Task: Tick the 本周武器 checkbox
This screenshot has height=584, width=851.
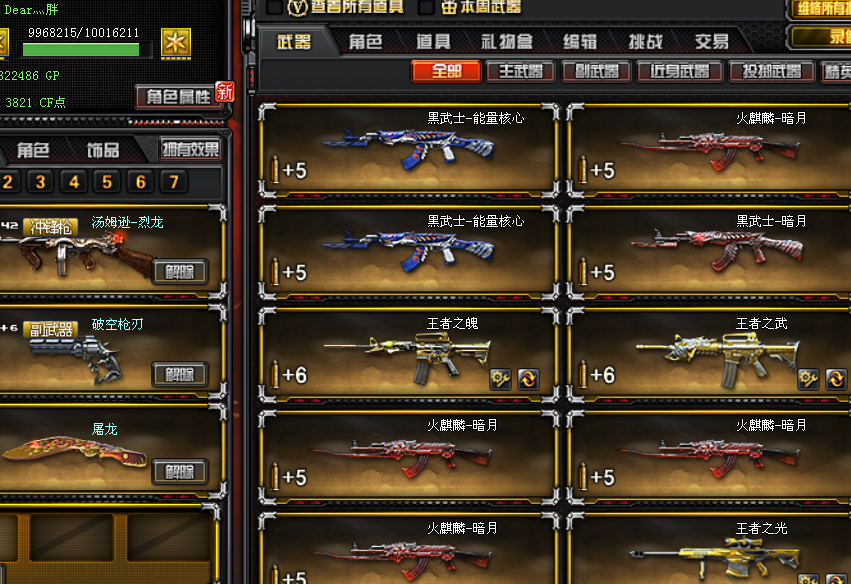Action: click(x=426, y=7)
